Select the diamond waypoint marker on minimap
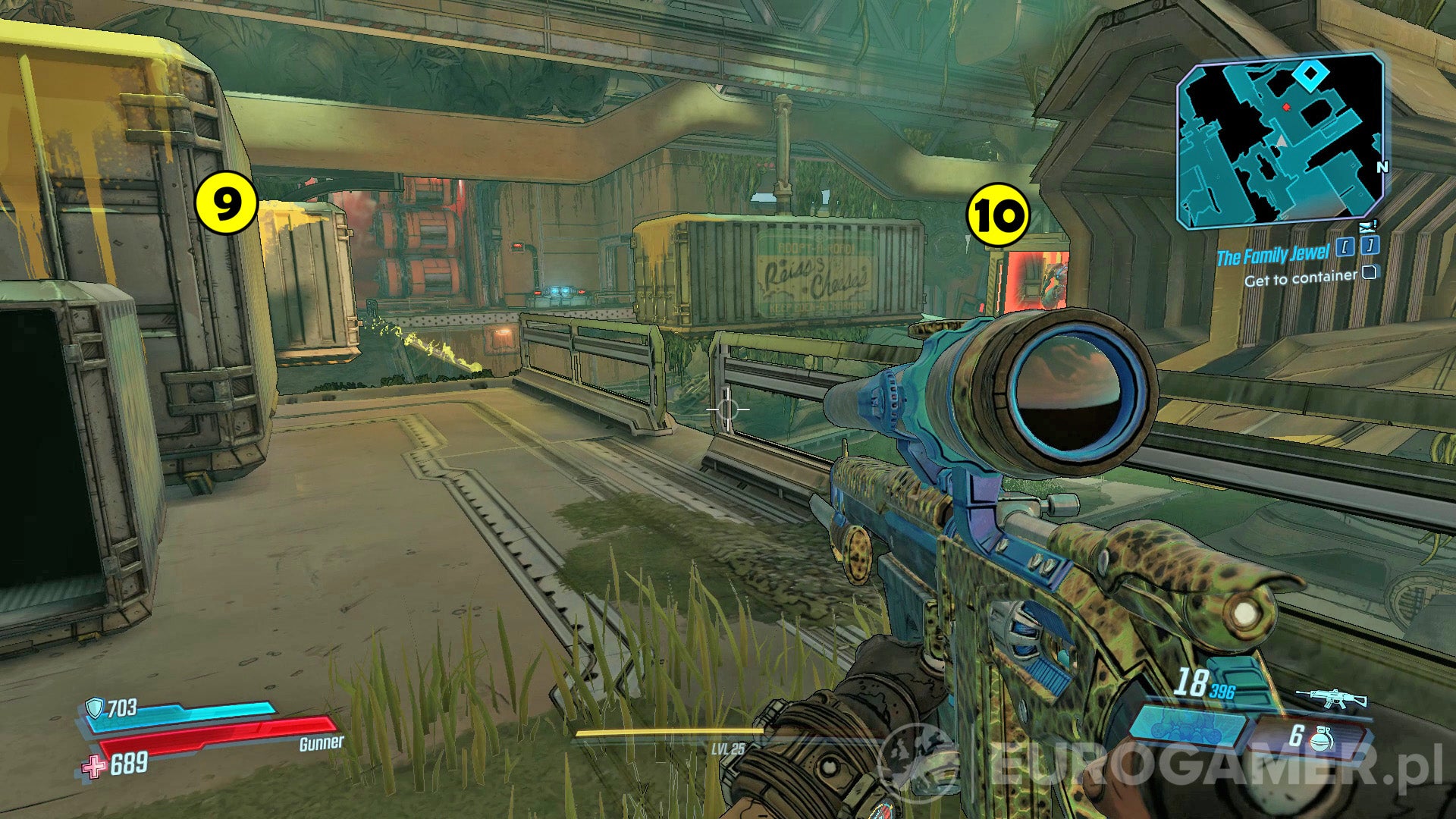The height and width of the screenshot is (819, 1456). point(1310,76)
